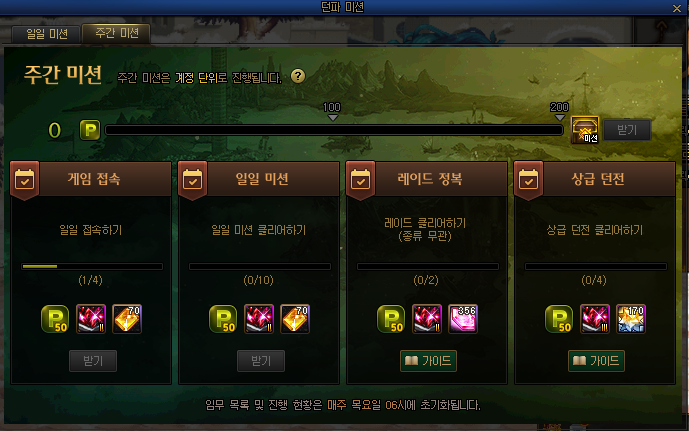Open the 레이드 정복 가이드 button

click(428, 360)
